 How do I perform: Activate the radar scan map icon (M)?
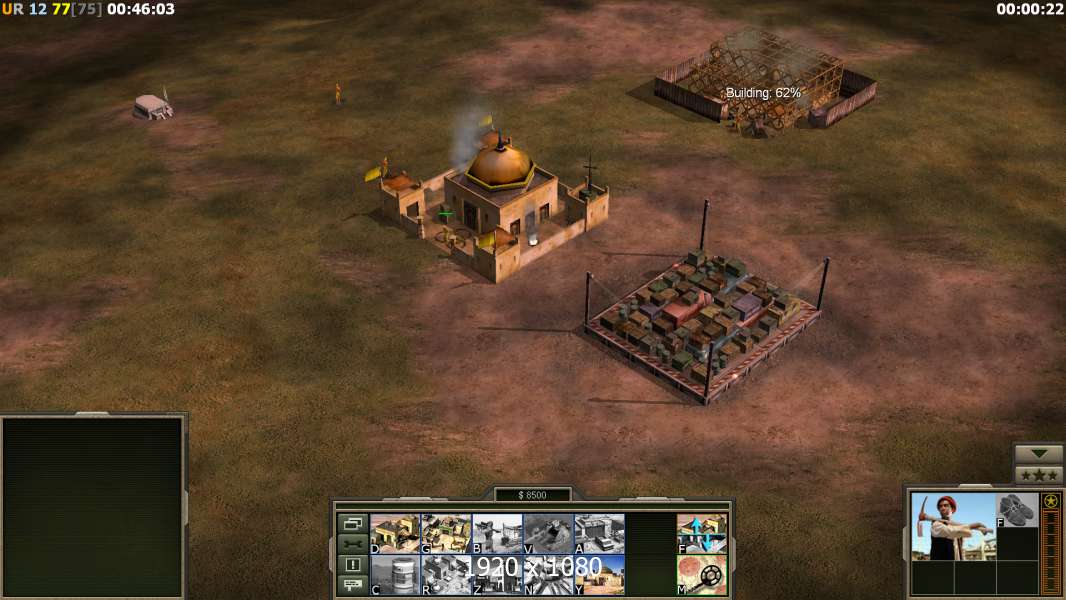702,575
